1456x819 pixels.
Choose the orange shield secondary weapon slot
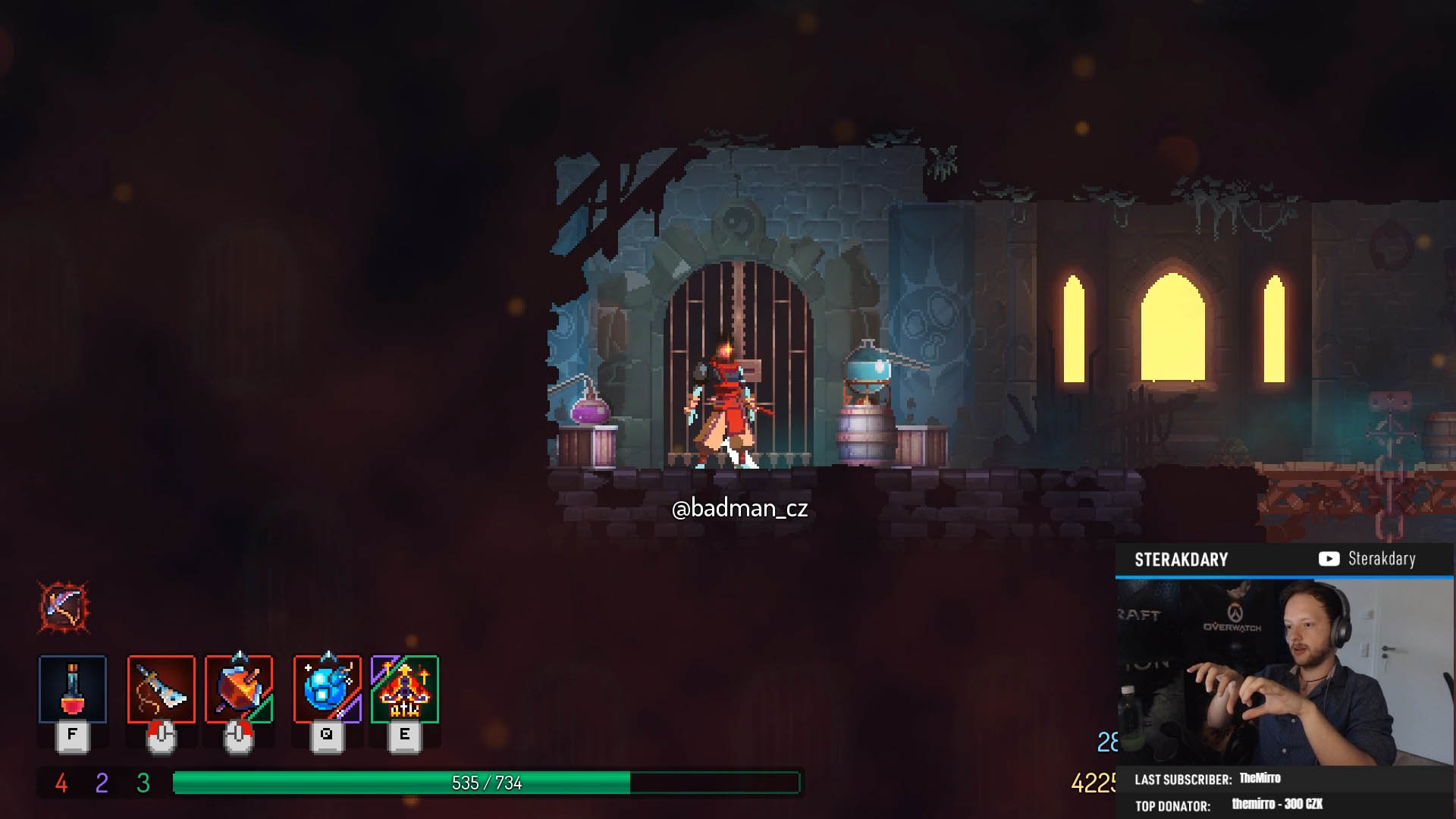239,689
